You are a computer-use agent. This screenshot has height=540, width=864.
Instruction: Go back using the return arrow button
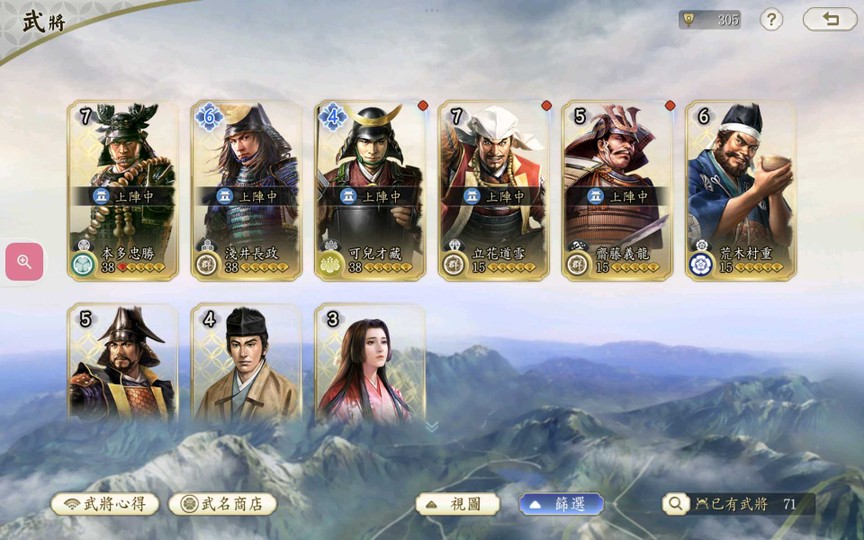(829, 19)
